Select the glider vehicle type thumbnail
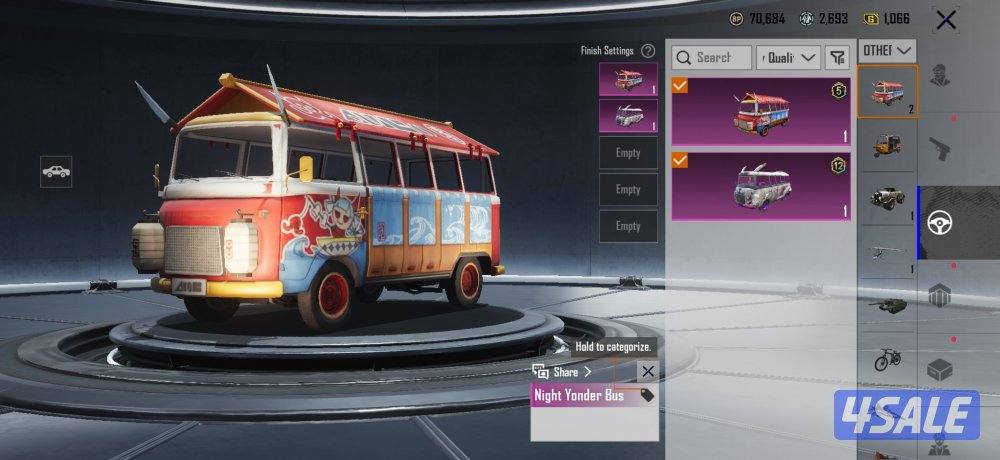The image size is (1000, 460). pos(887,250)
